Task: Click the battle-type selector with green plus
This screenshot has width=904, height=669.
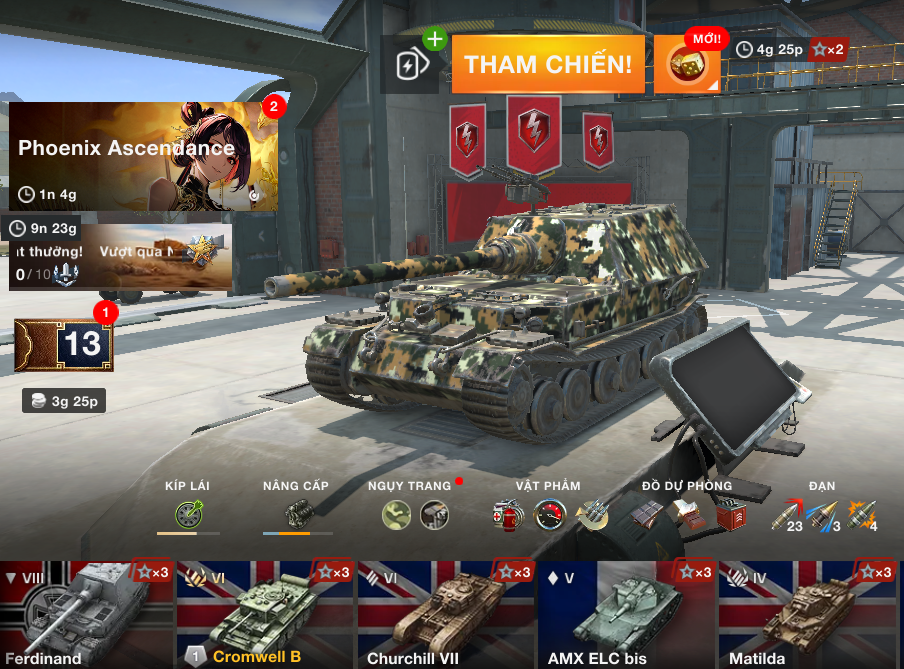Action: 410,65
